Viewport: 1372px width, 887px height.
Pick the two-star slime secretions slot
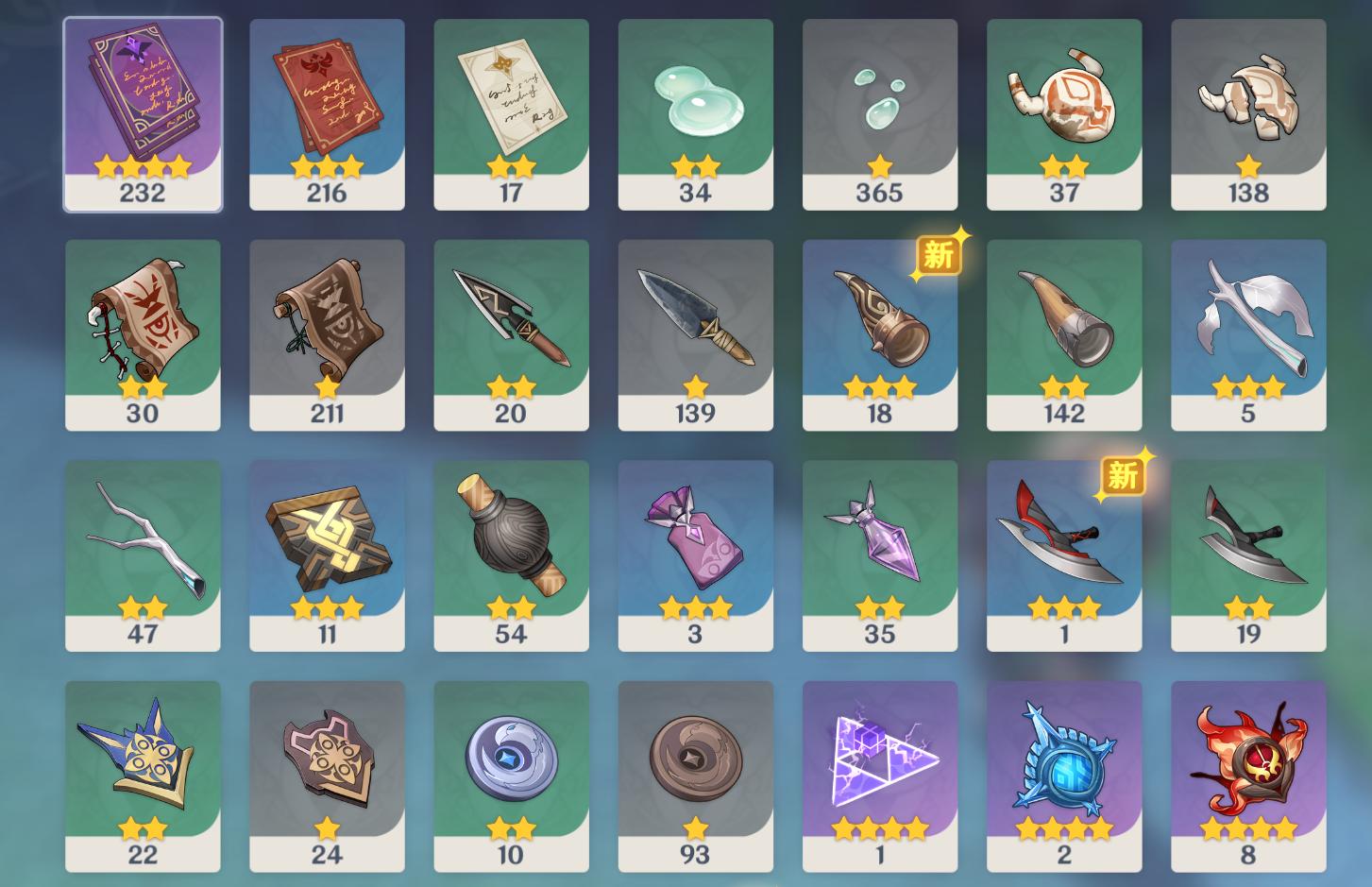(695, 113)
